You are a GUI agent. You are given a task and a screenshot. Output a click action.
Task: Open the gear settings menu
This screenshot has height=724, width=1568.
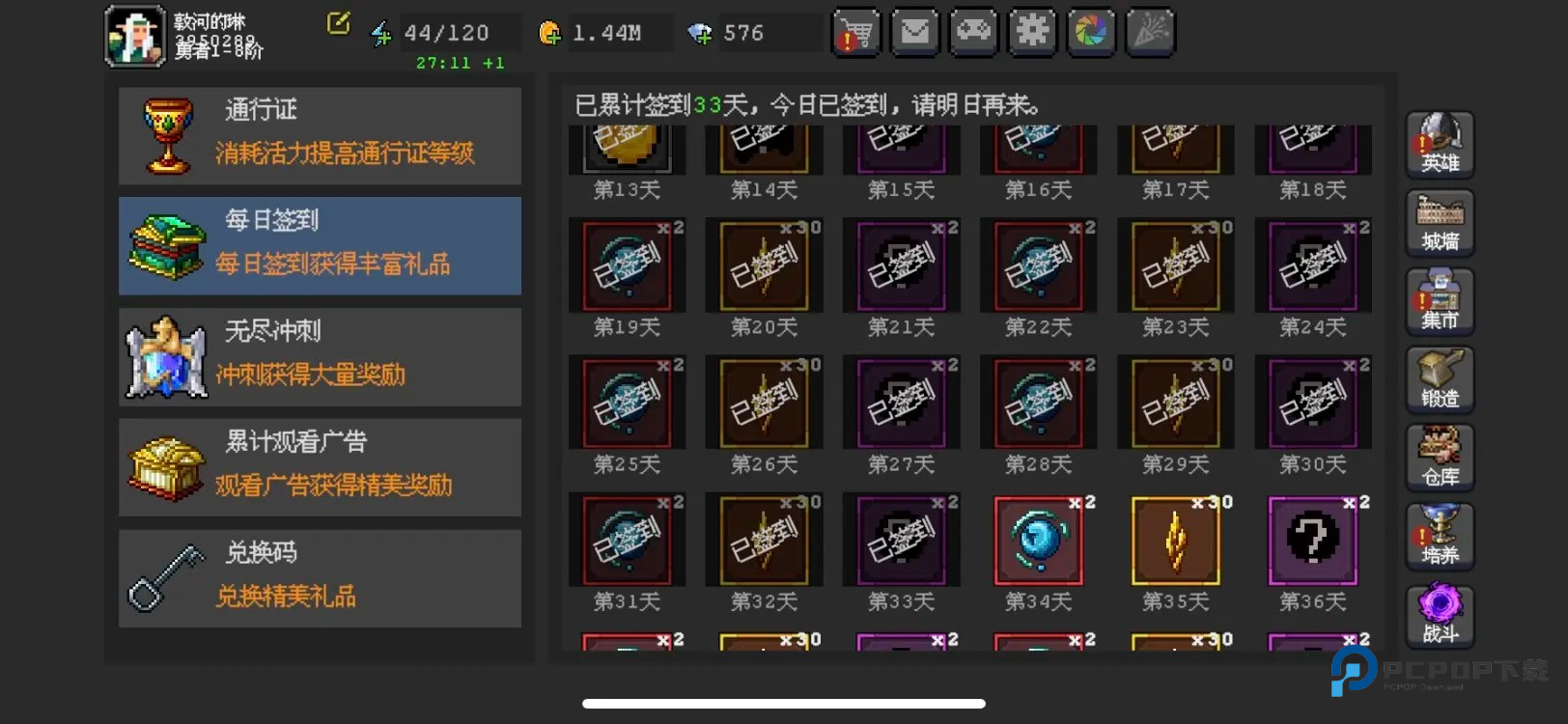click(1032, 33)
